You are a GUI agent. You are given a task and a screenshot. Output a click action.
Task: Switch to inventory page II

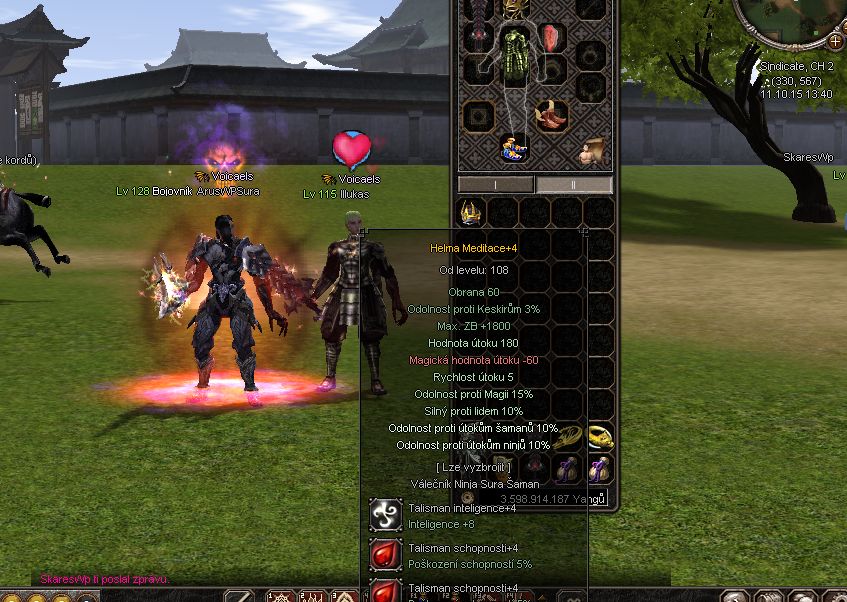(574, 185)
